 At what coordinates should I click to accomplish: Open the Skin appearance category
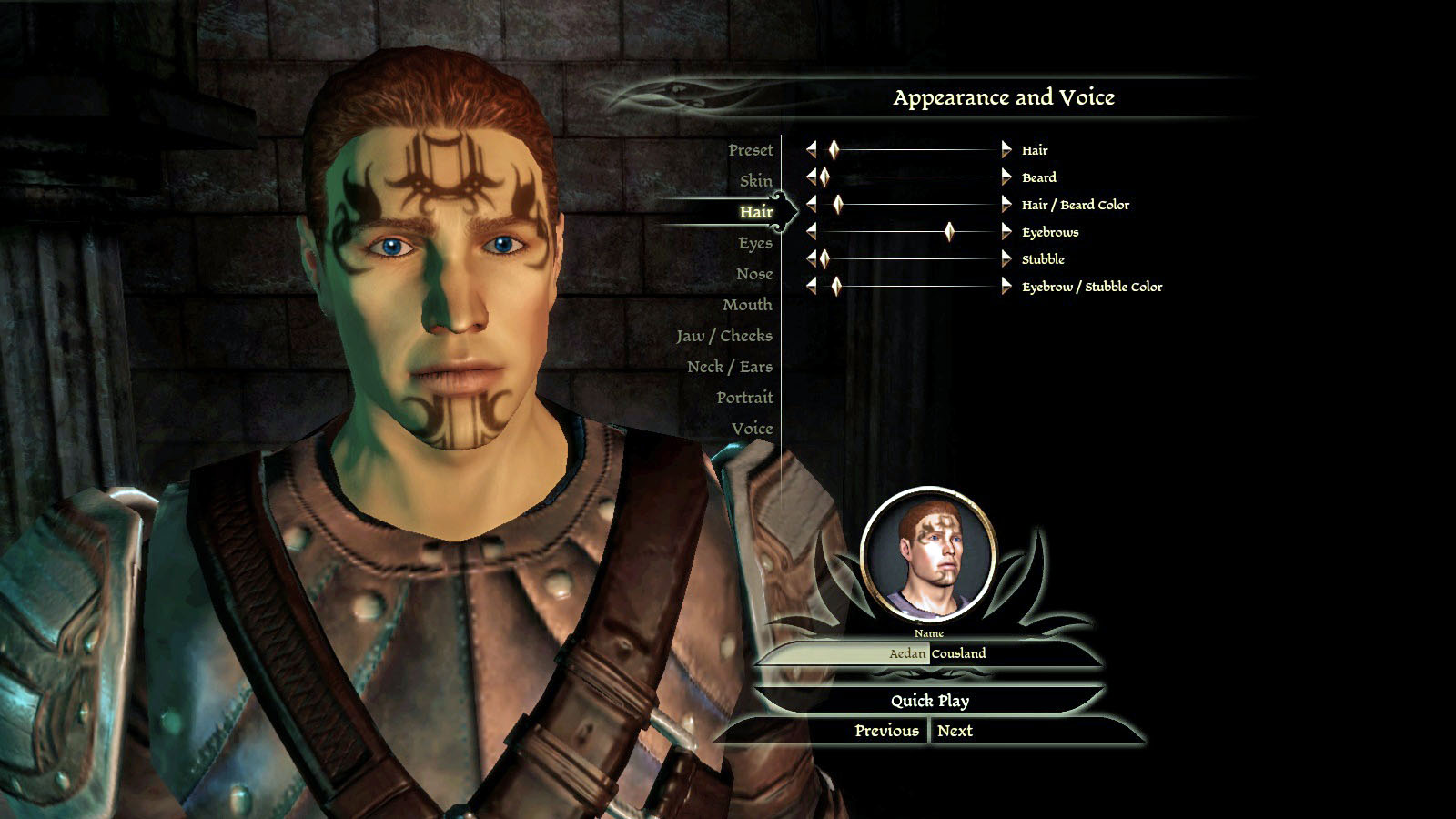[755, 181]
